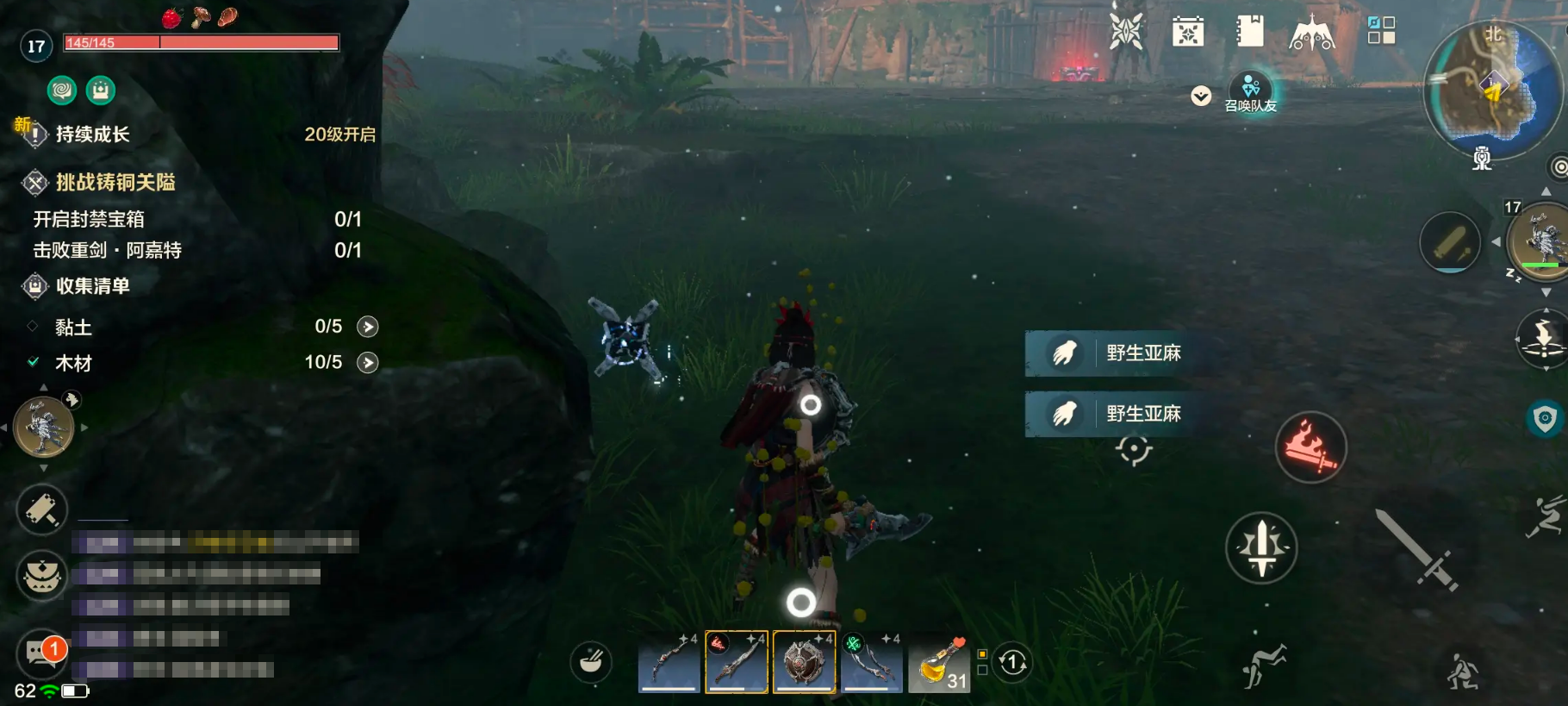
Task: Tap the 召唤队友 summon teammate button
Action: click(x=1251, y=92)
